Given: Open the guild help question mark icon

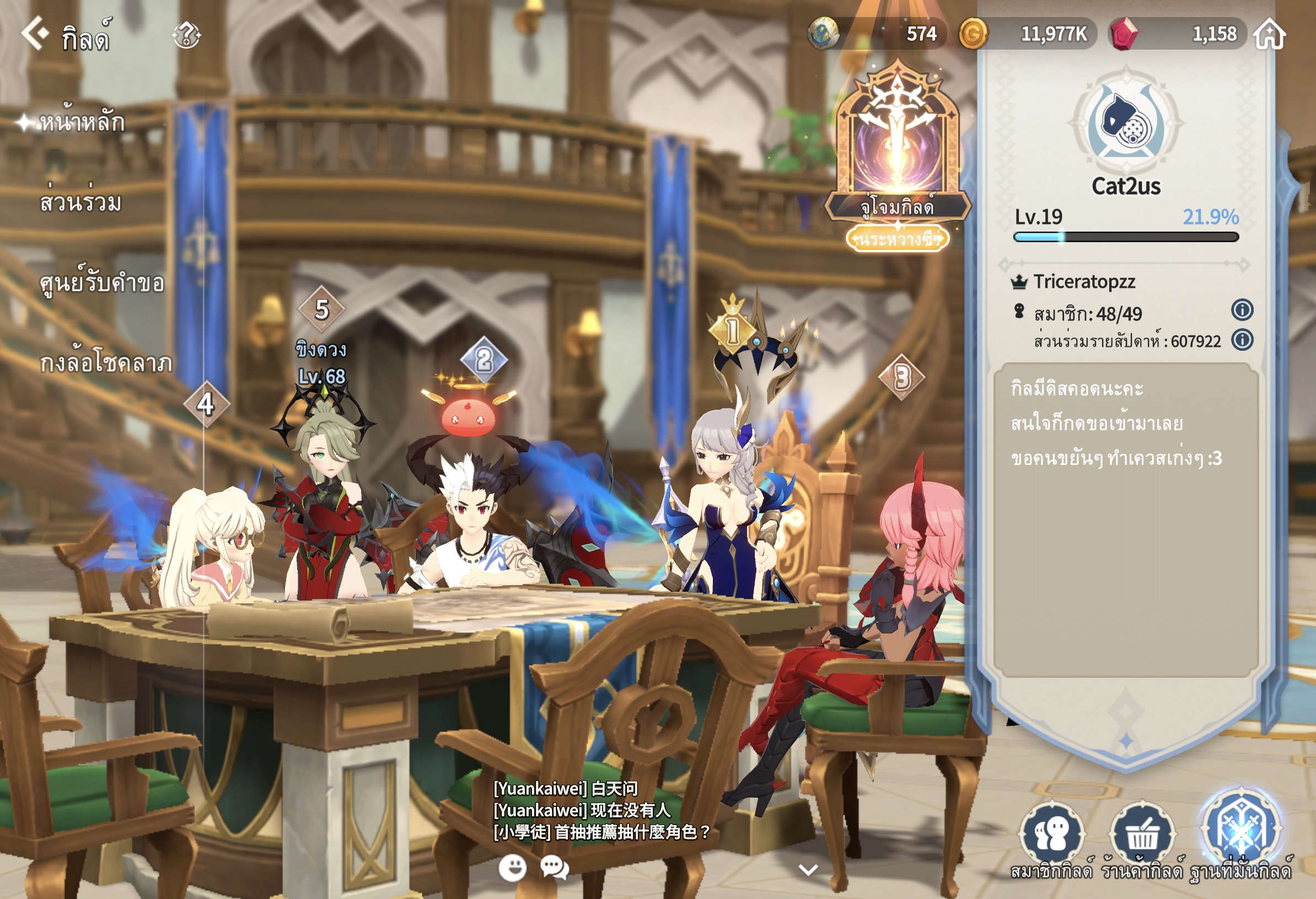Looking at the screenshot, I should click(186, 35).
